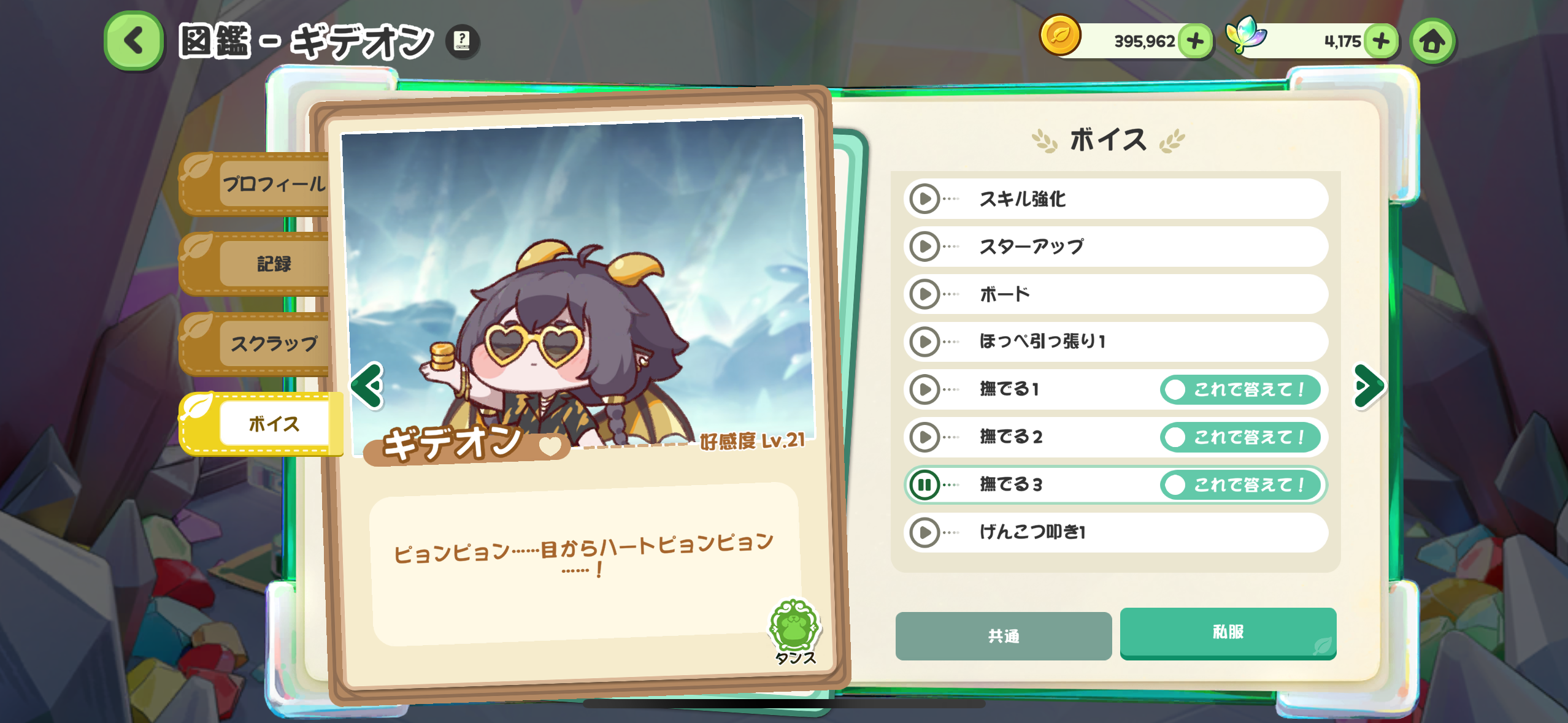Open the 記録 tab
Screen dimensions: 1568x723
272,264
